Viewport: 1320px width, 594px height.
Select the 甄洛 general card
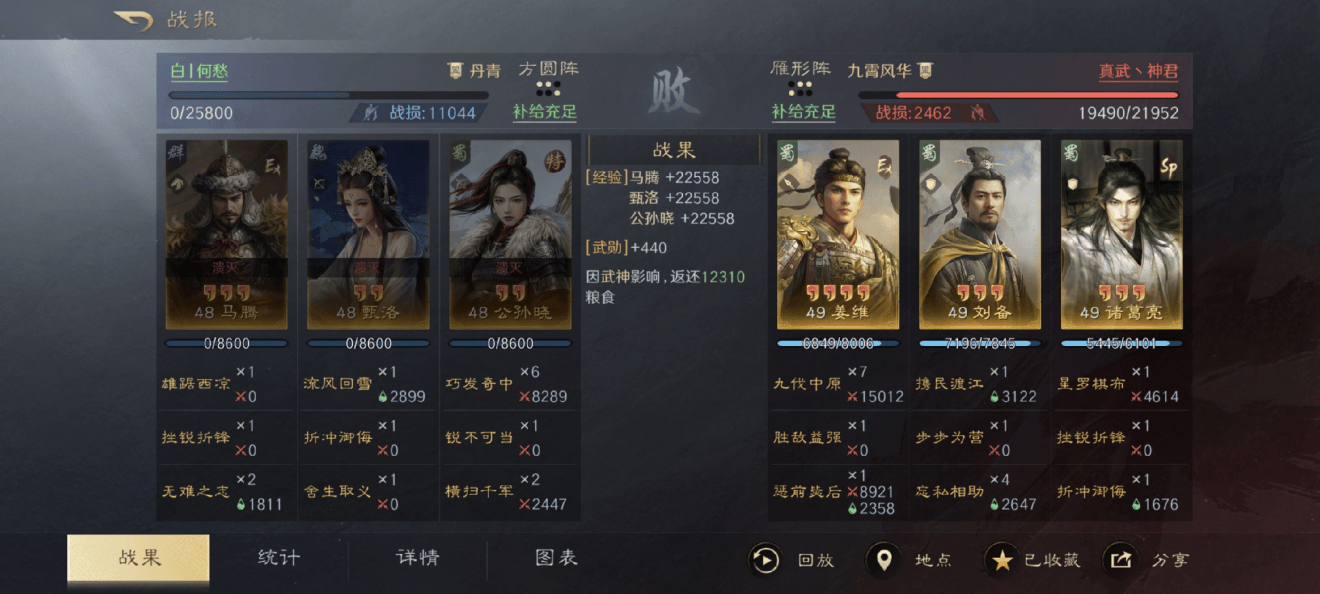368,234
